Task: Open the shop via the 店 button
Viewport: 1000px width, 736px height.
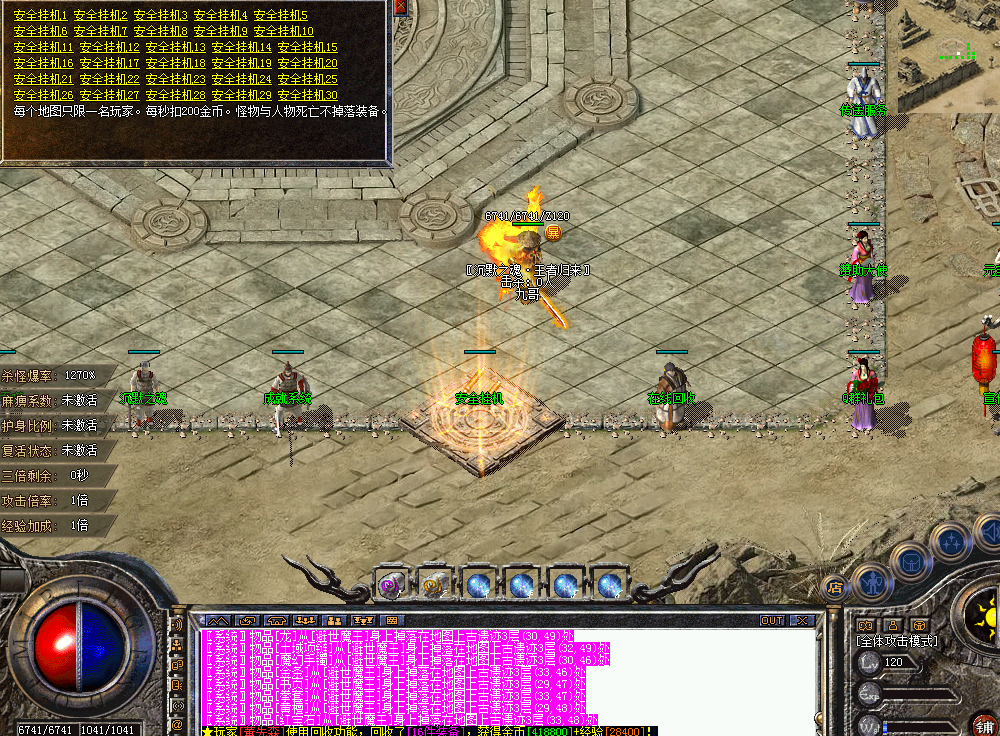Action: click(835, 587)
